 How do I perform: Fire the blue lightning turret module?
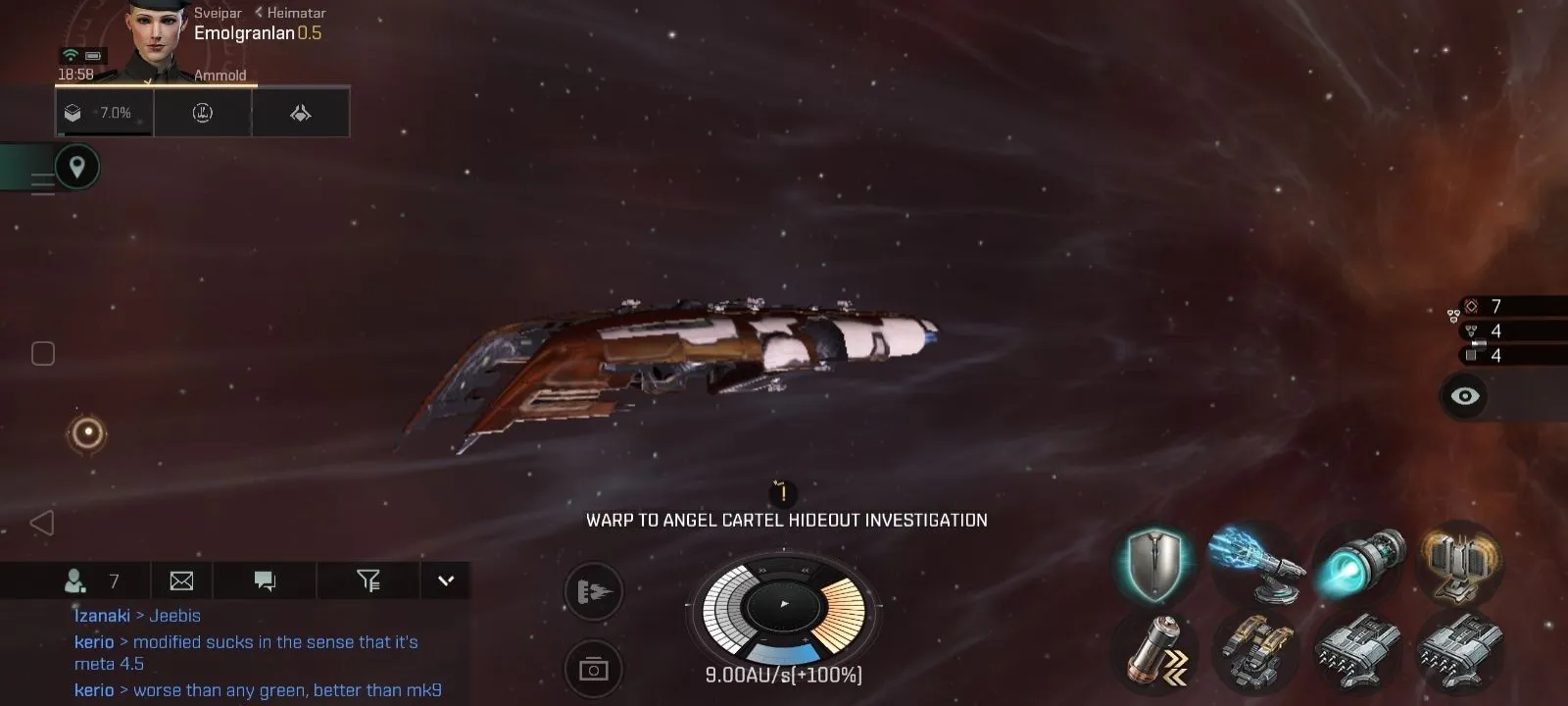coord(1257,564)
